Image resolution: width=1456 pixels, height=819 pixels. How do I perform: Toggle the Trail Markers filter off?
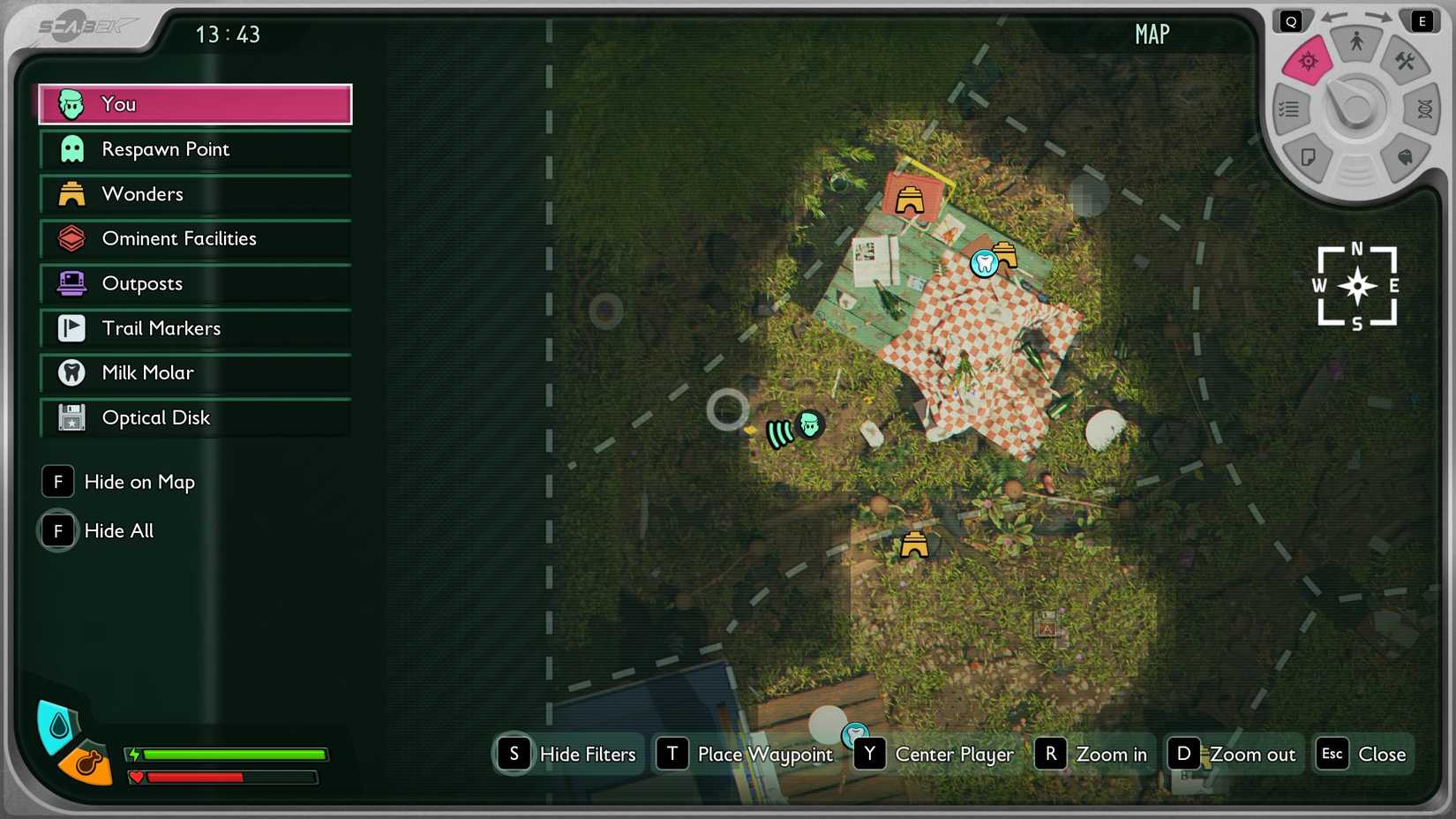[x=194, y=328]
